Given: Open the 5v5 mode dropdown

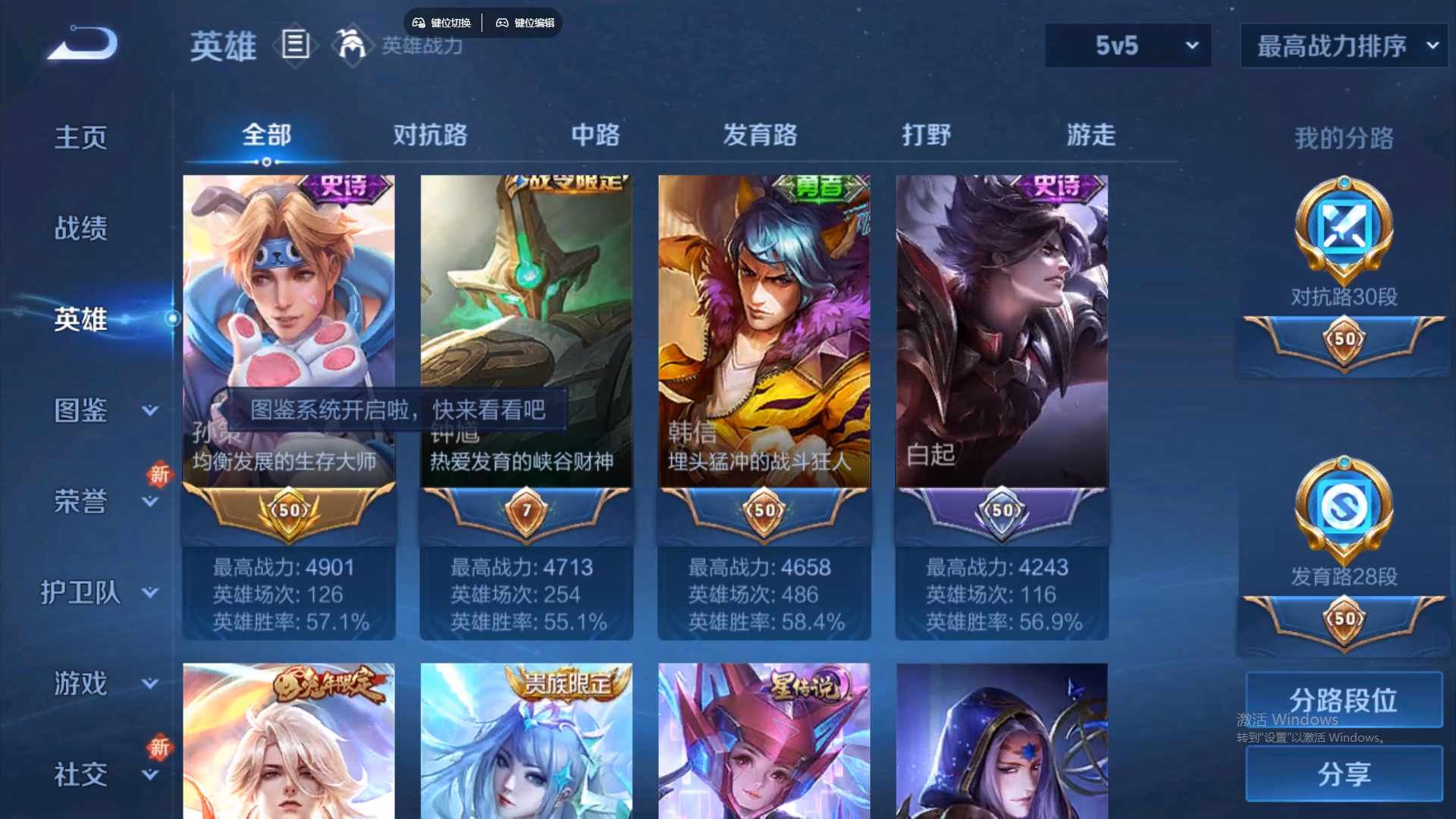Looking at the screenshot, I should [x=1128, y=45].
